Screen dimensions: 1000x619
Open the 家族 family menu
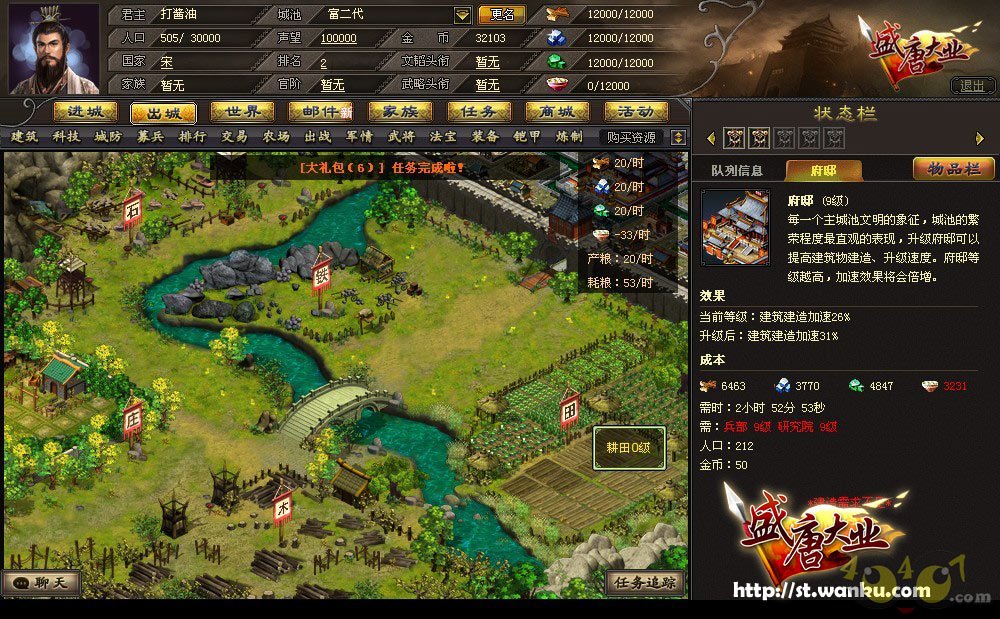pyautogui.click(x=400, y=112)
